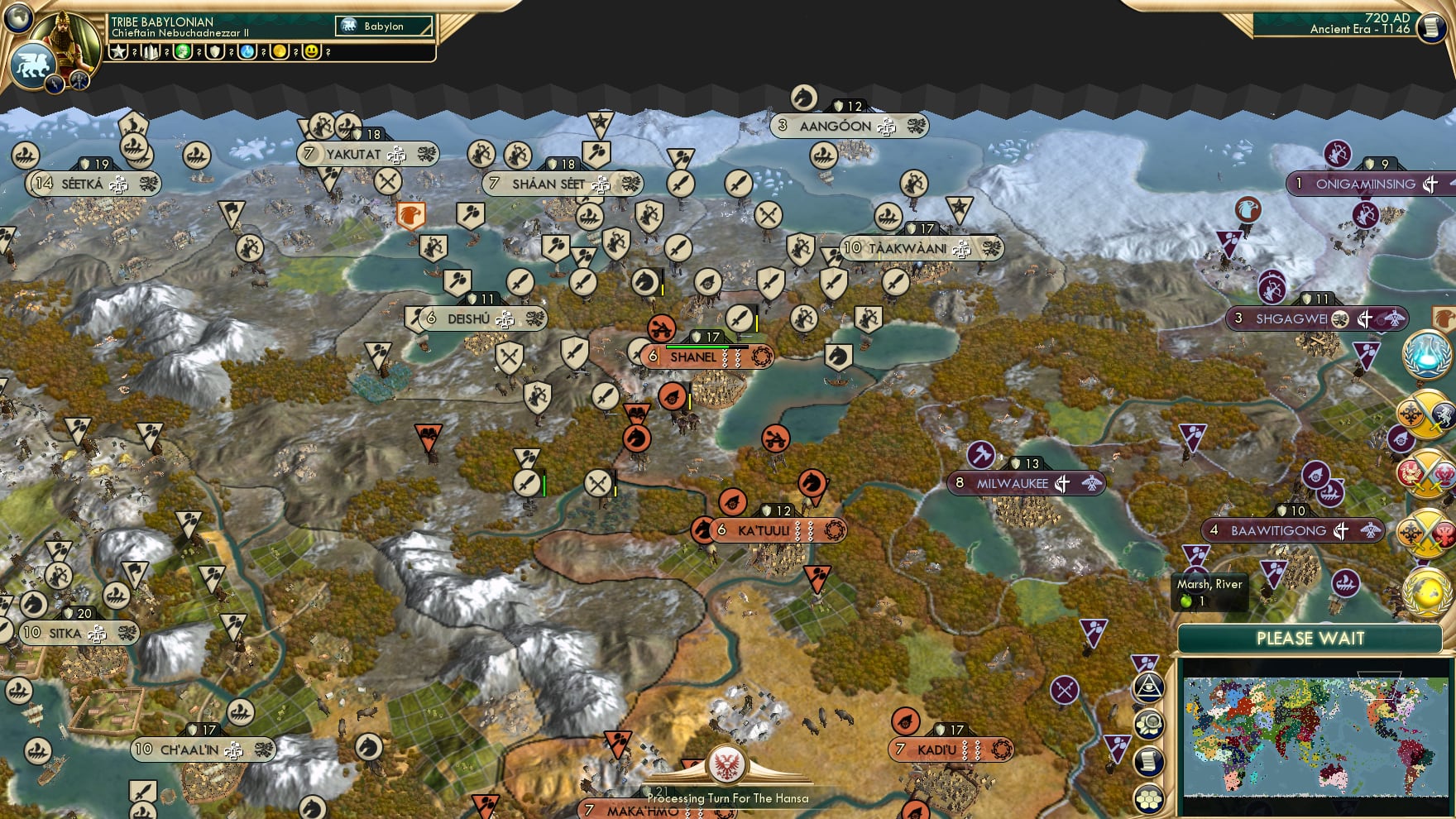
Task: Toggle Strategic View with the magnifier icon
Action: [1150, 724]
